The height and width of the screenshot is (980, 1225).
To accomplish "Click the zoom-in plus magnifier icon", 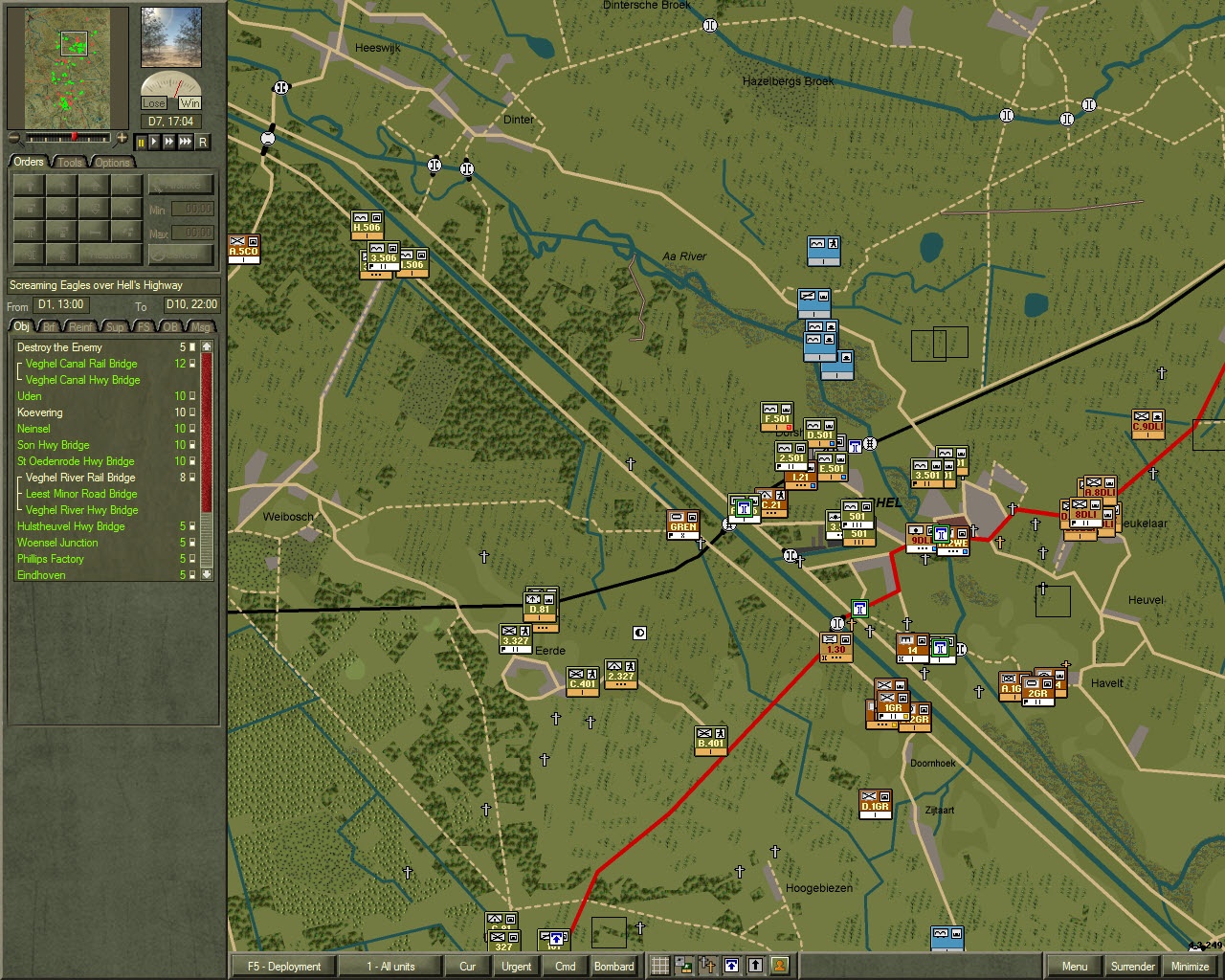I will tap(122, 136).
